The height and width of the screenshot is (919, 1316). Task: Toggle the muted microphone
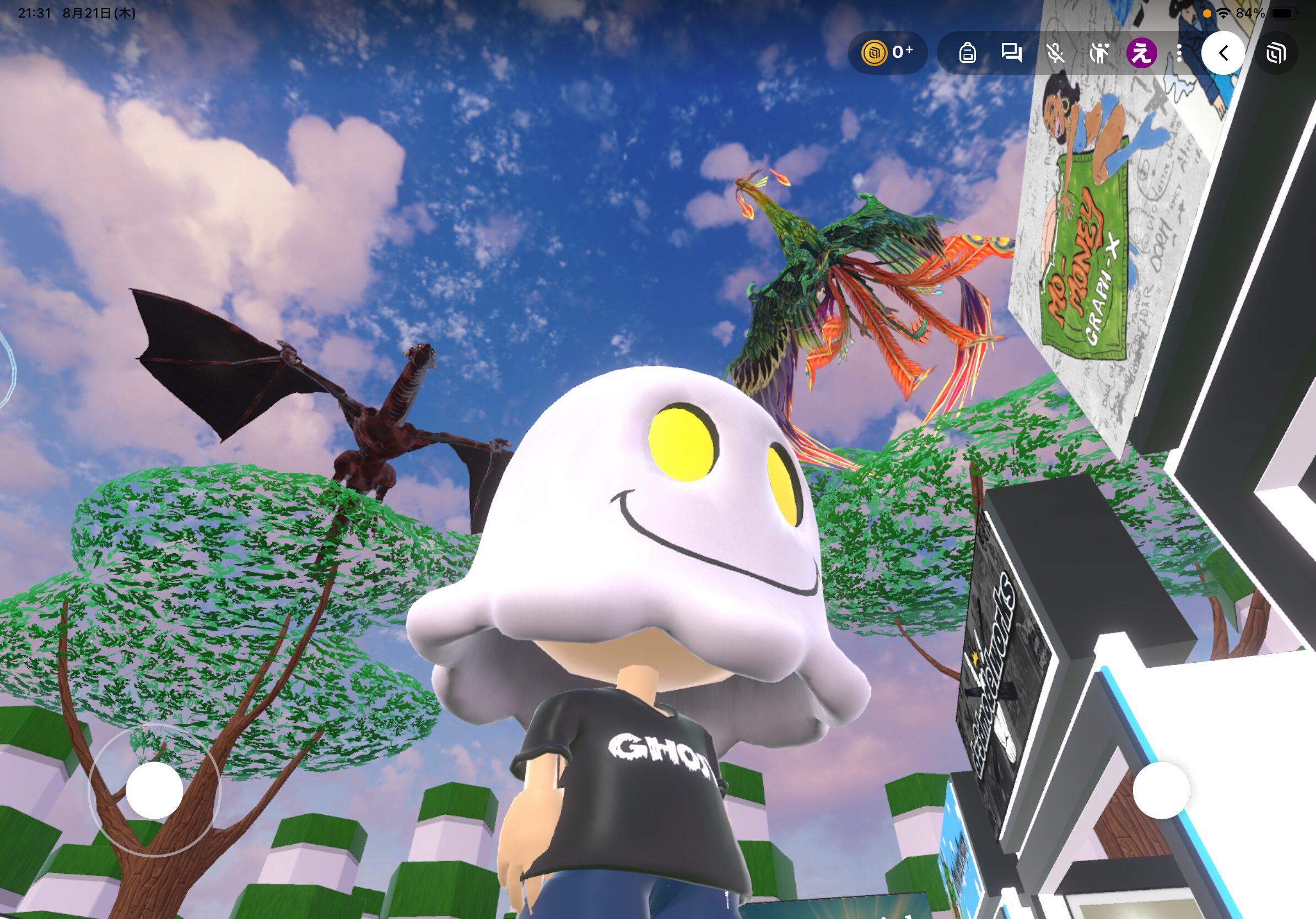pyautogui.click(x=1055, y=53)
